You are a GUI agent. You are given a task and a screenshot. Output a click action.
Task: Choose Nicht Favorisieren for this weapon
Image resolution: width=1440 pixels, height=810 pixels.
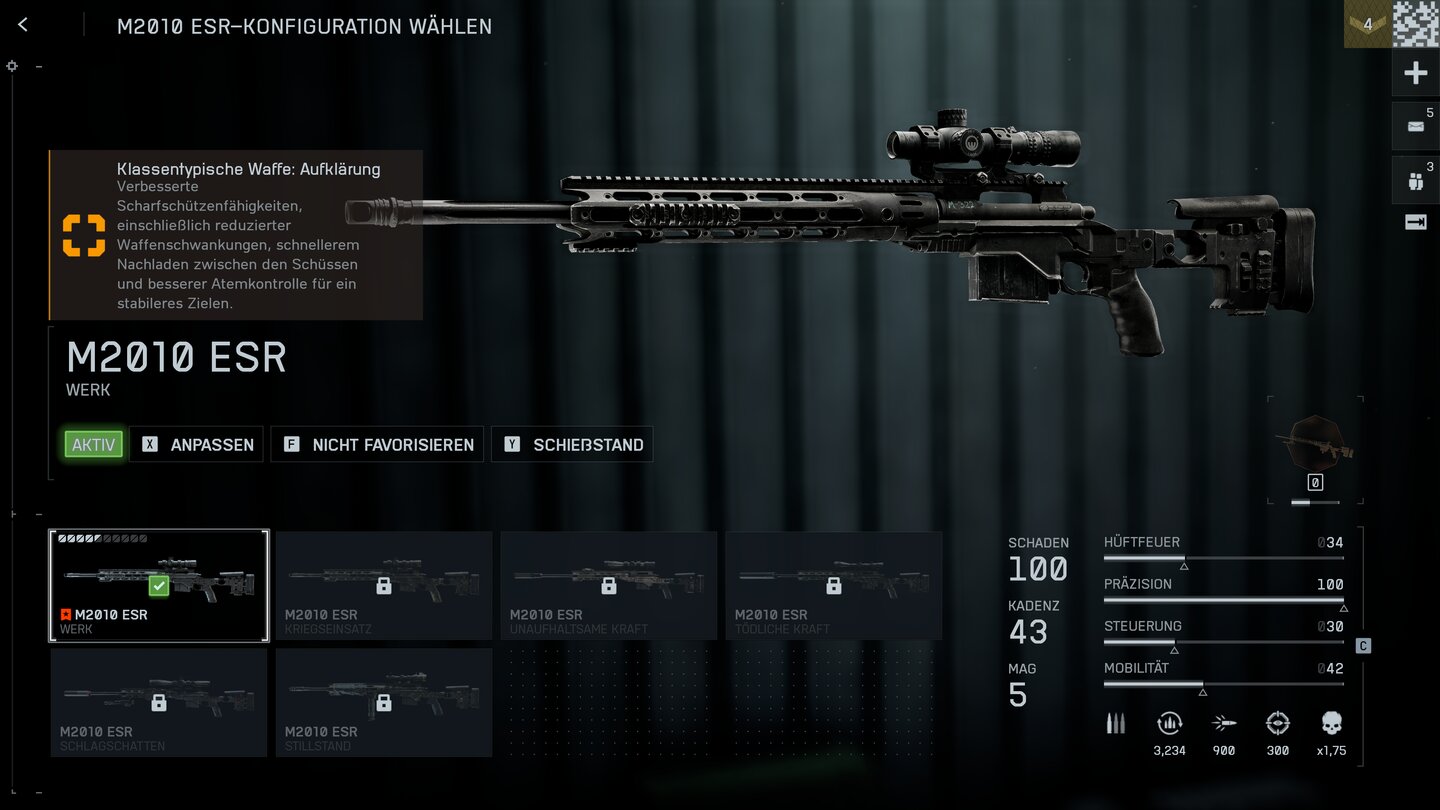378,445
